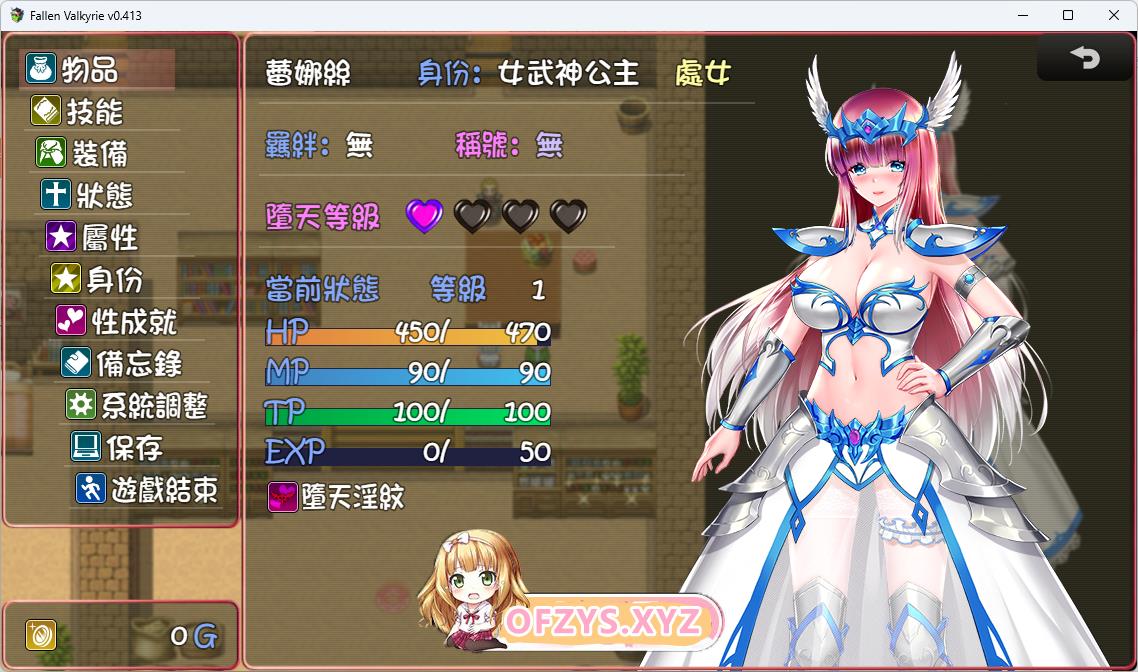Maximize the game window
The height and width of the screenshot is (672, 1138).
[x=1068, y=15]
